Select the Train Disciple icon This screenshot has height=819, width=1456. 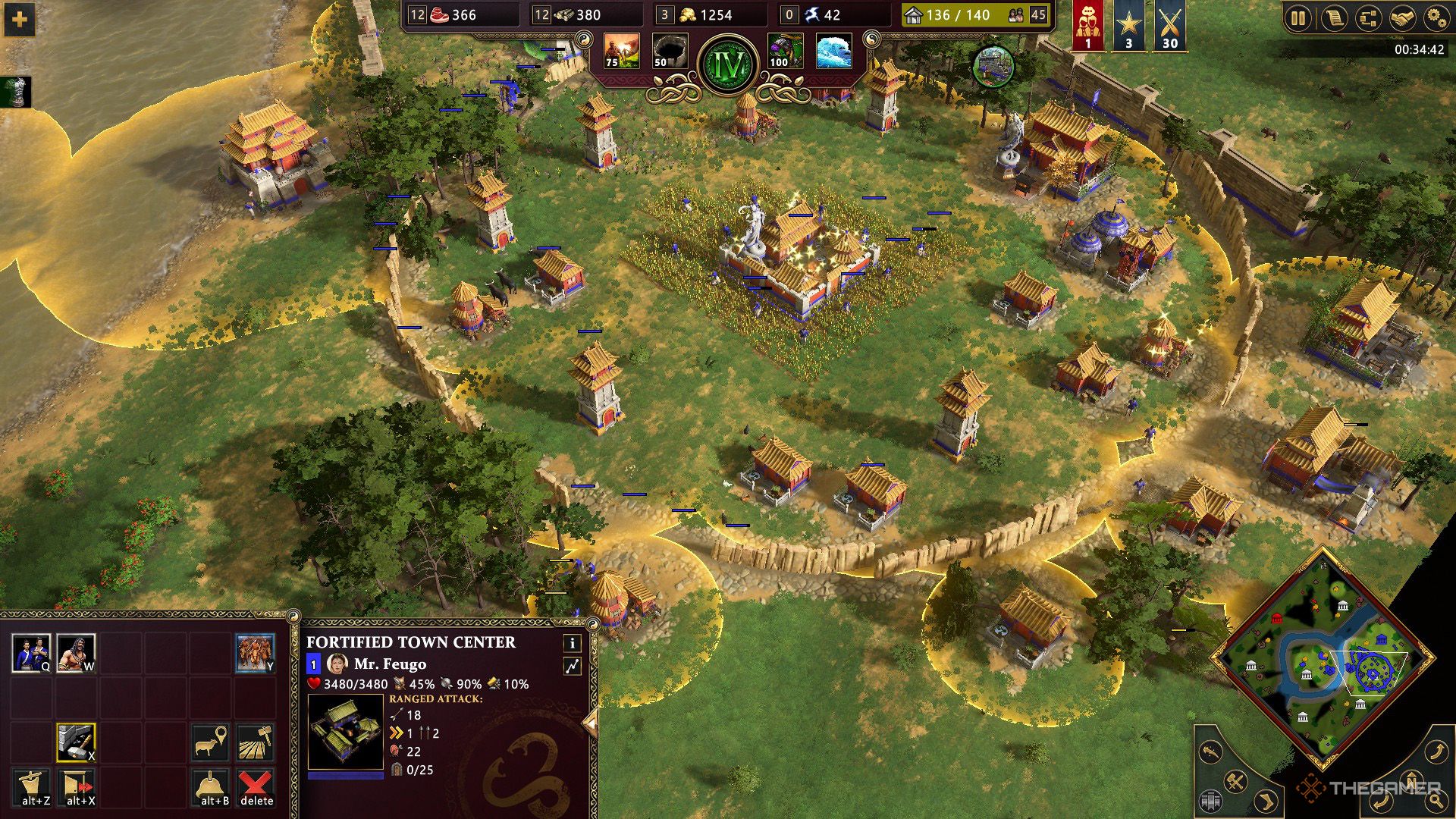31,652
